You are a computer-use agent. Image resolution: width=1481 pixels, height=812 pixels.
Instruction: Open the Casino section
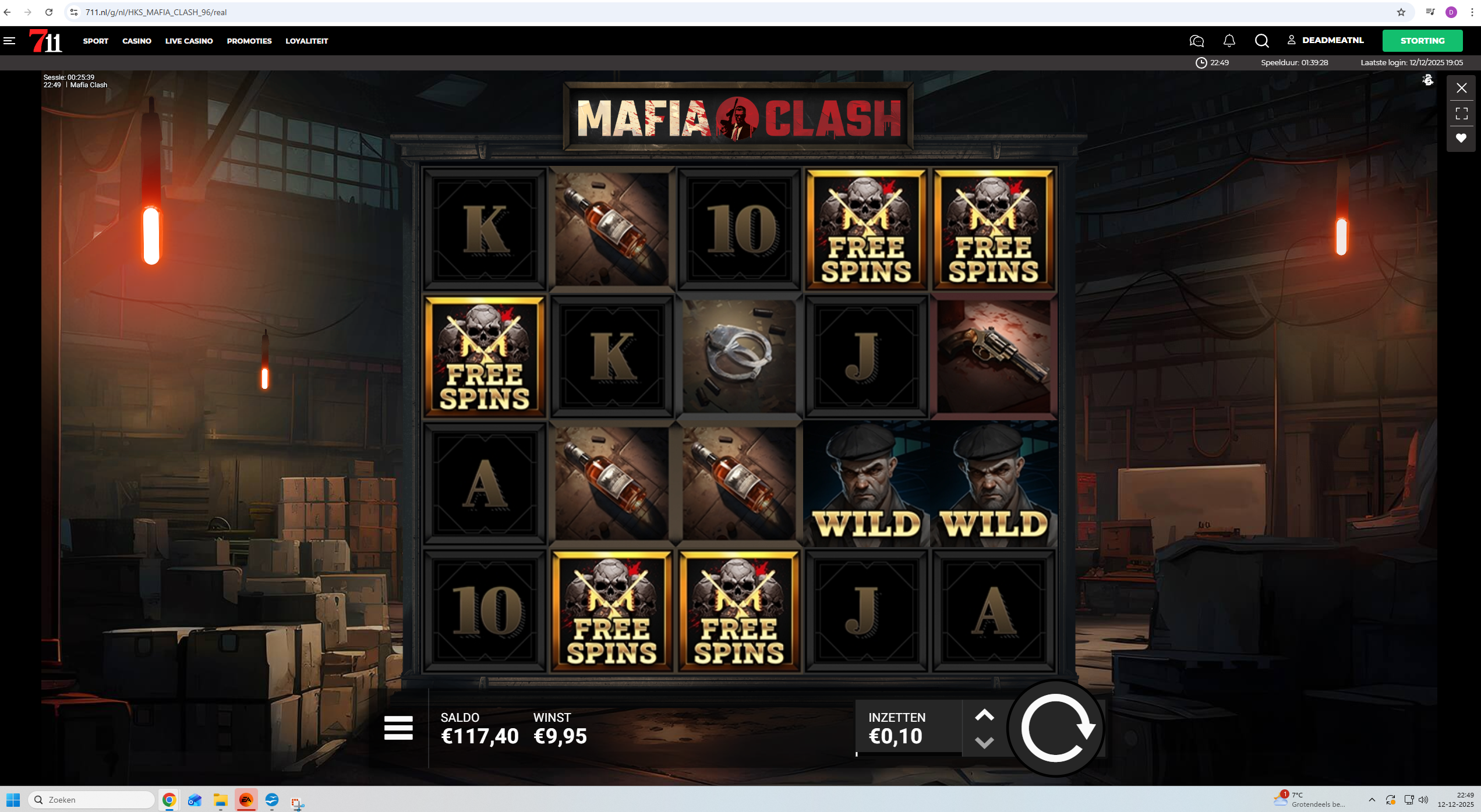pos(137,41)
